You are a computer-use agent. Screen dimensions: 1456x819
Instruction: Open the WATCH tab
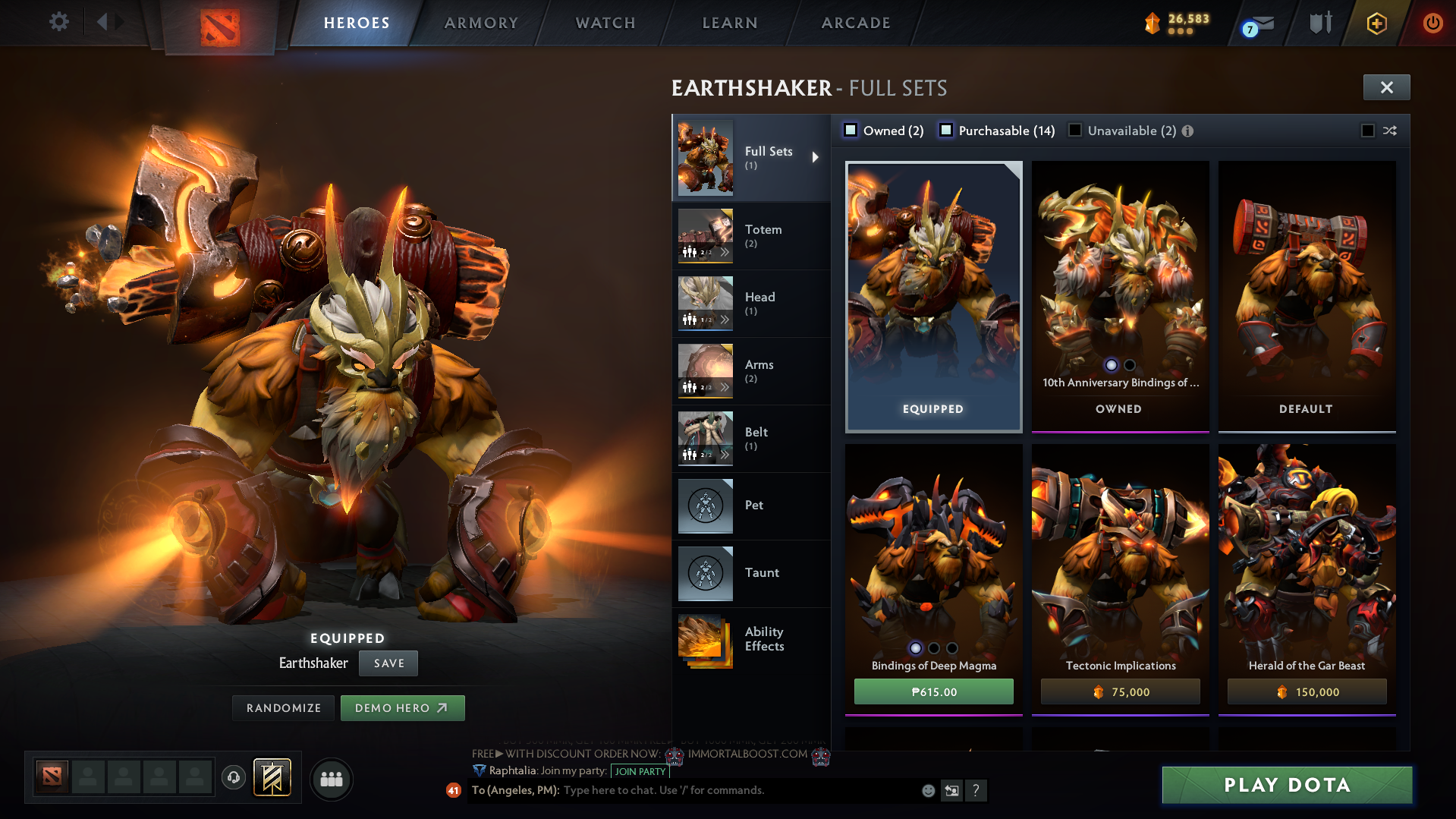(x=605, y=23)
